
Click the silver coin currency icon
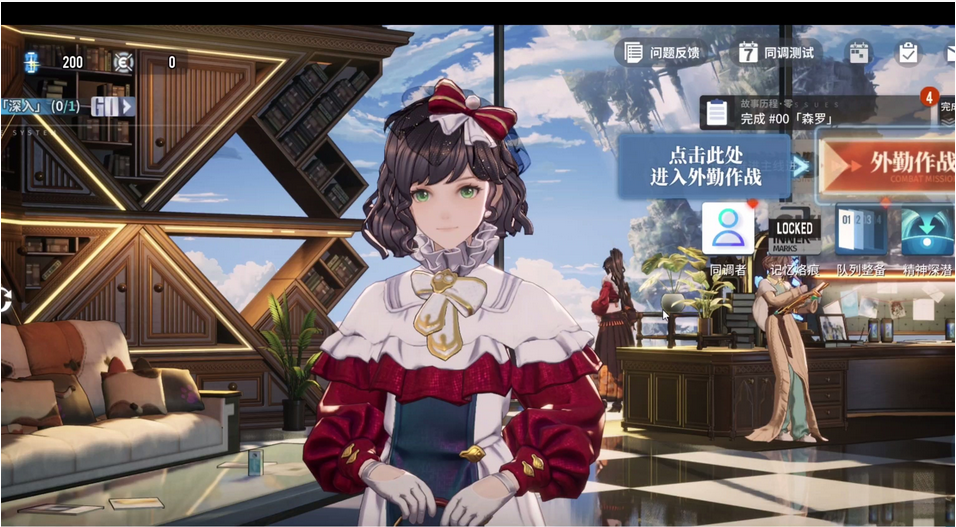pos(123,62)
